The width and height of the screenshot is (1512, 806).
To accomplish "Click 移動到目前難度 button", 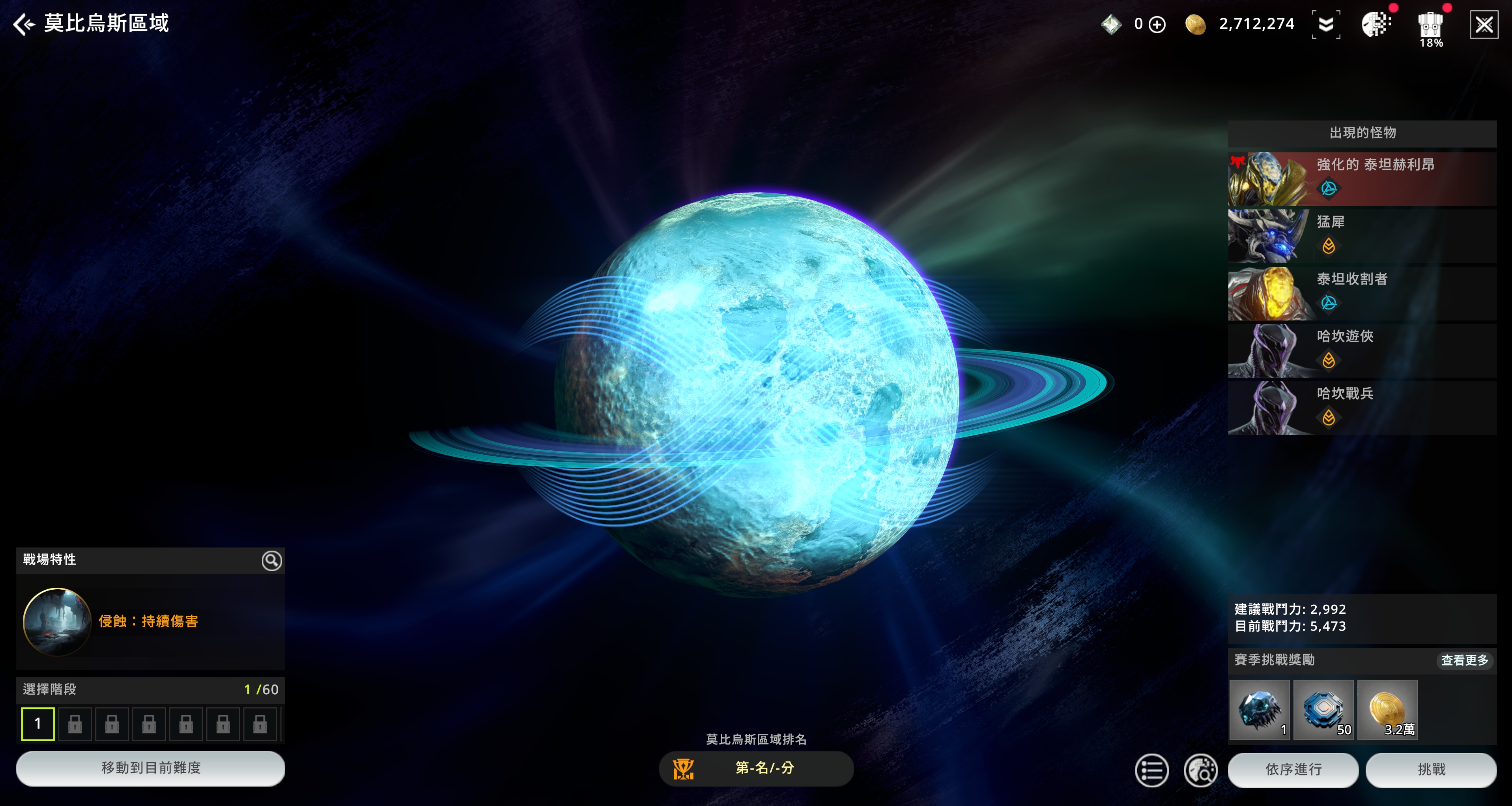I will tap(150, 768).
